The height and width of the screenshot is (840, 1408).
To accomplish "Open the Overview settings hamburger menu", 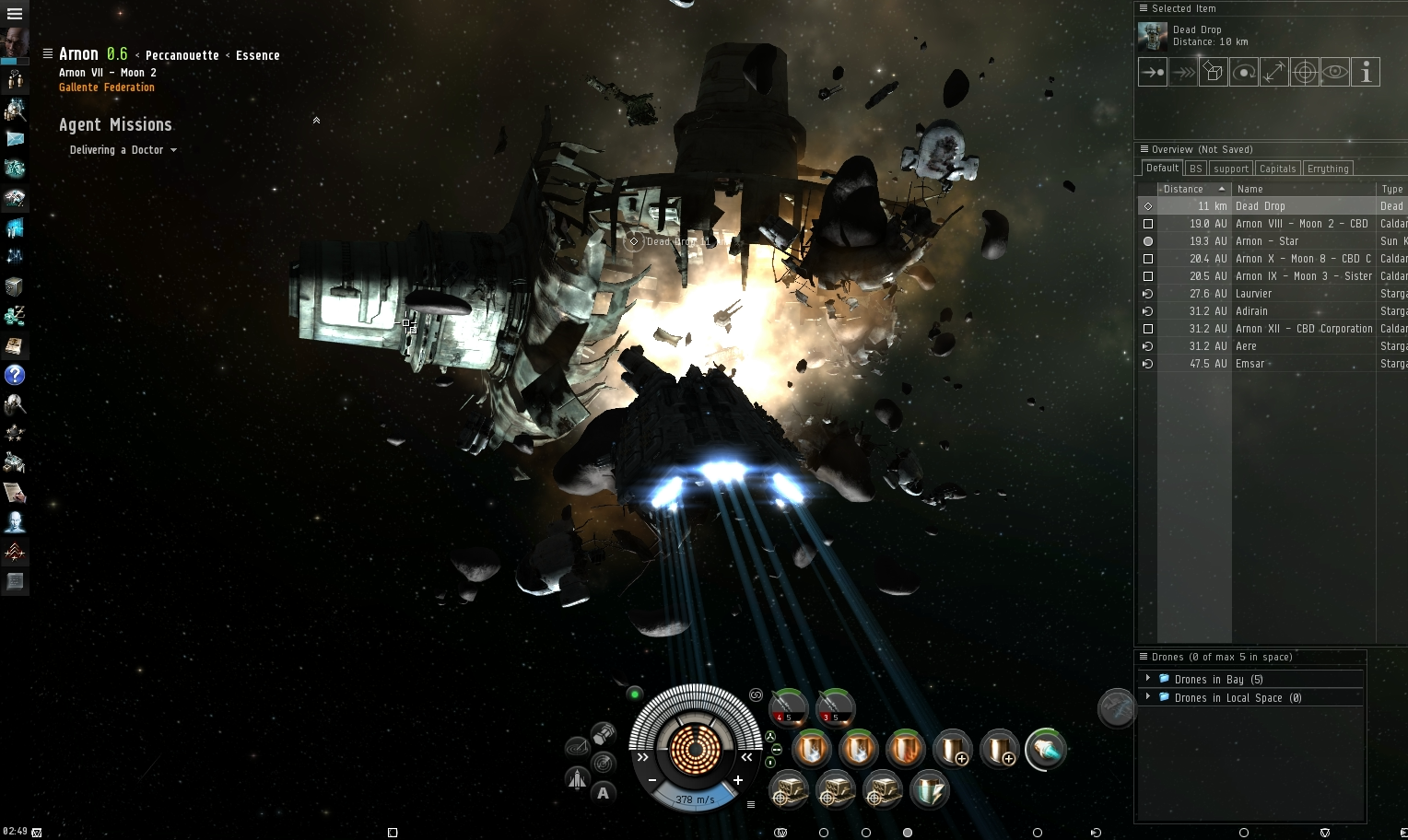I will pos(1143,148).
